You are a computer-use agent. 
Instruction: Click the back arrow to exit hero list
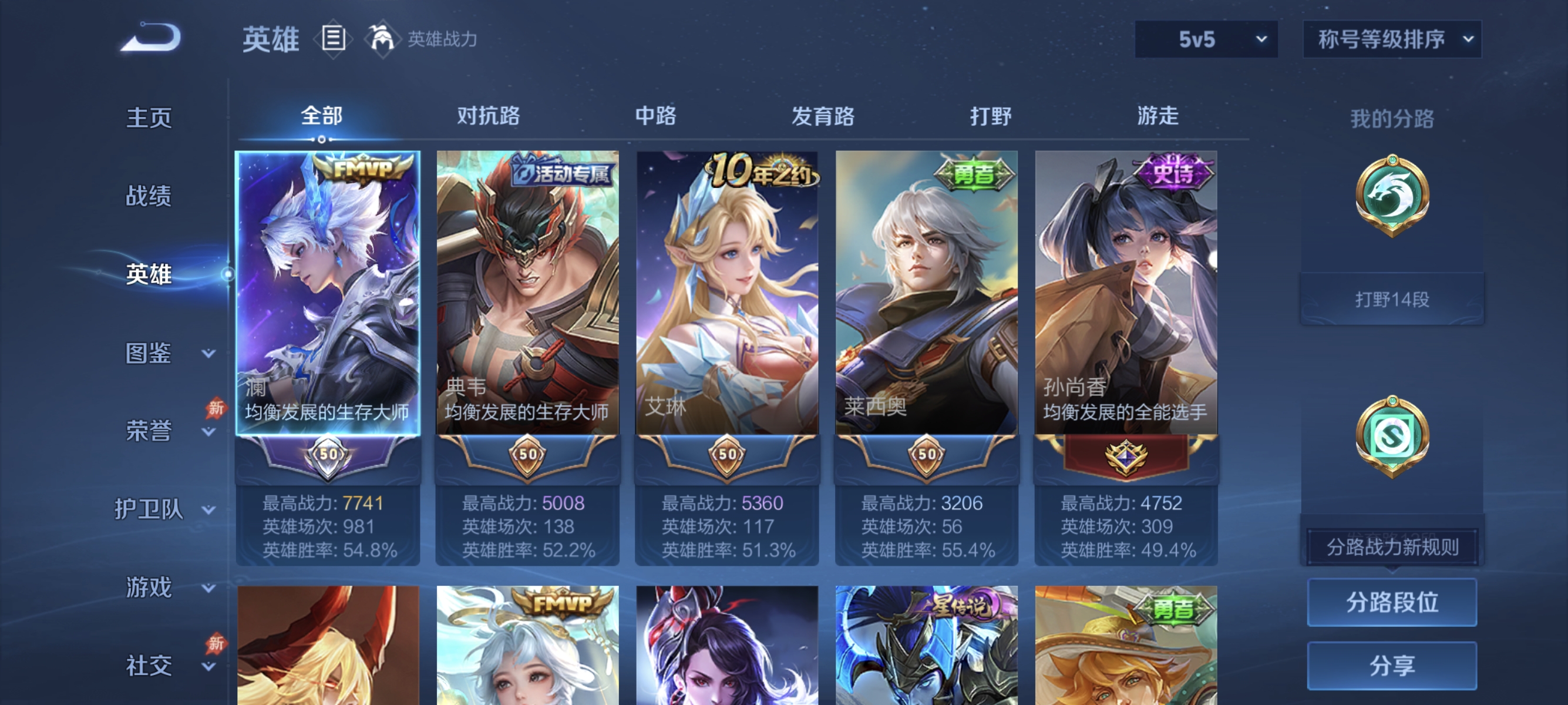pyautogui.click(x=150, y=38)
